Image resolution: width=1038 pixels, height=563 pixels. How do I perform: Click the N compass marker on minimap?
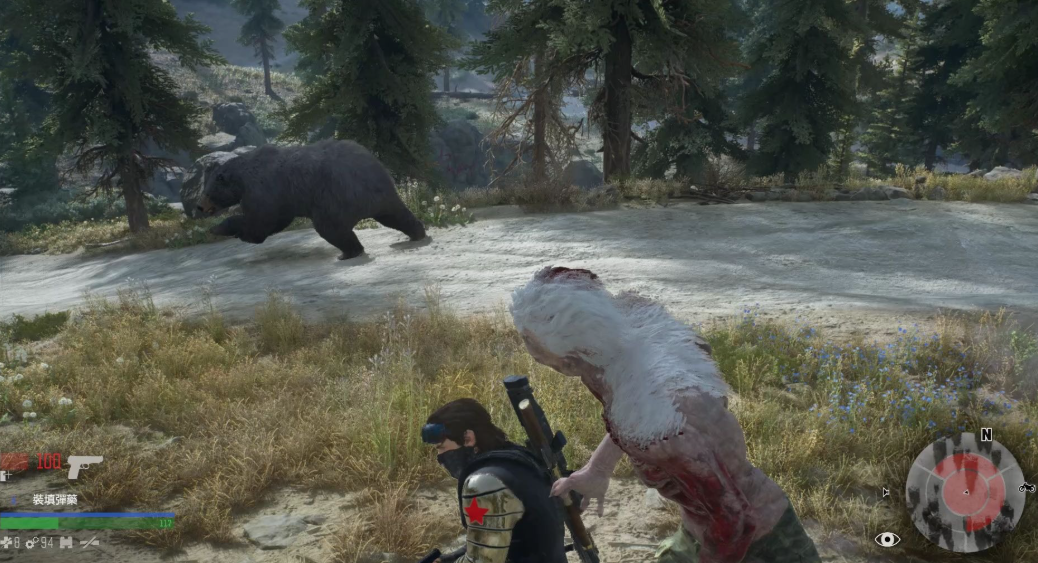(x=986, y=435)
